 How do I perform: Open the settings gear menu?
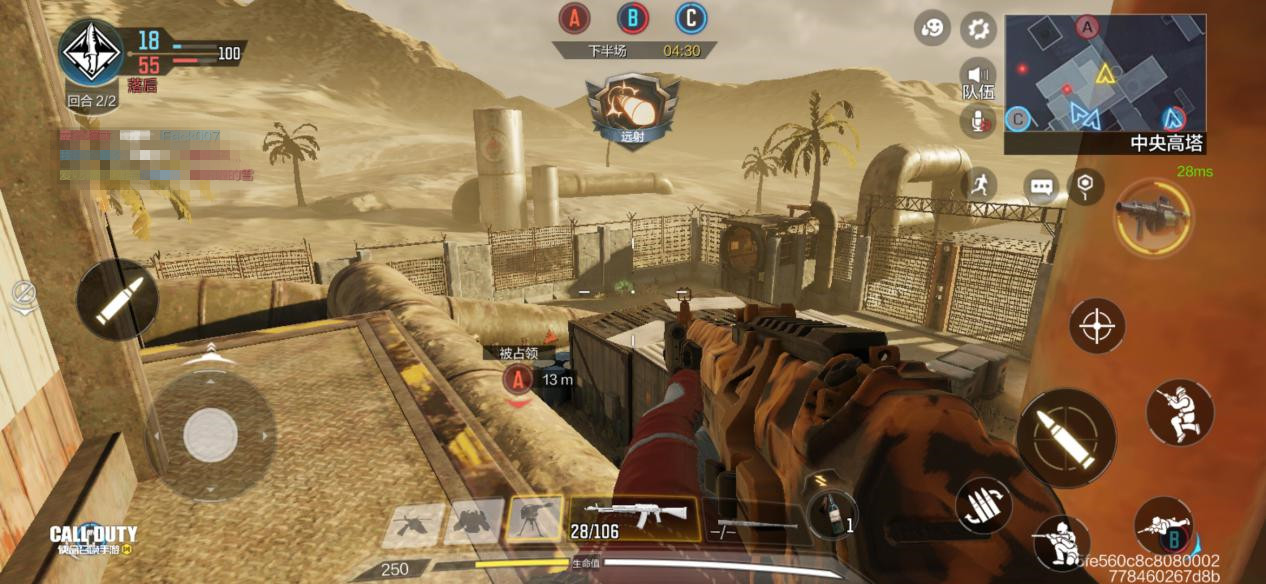(x=978, y=29)
